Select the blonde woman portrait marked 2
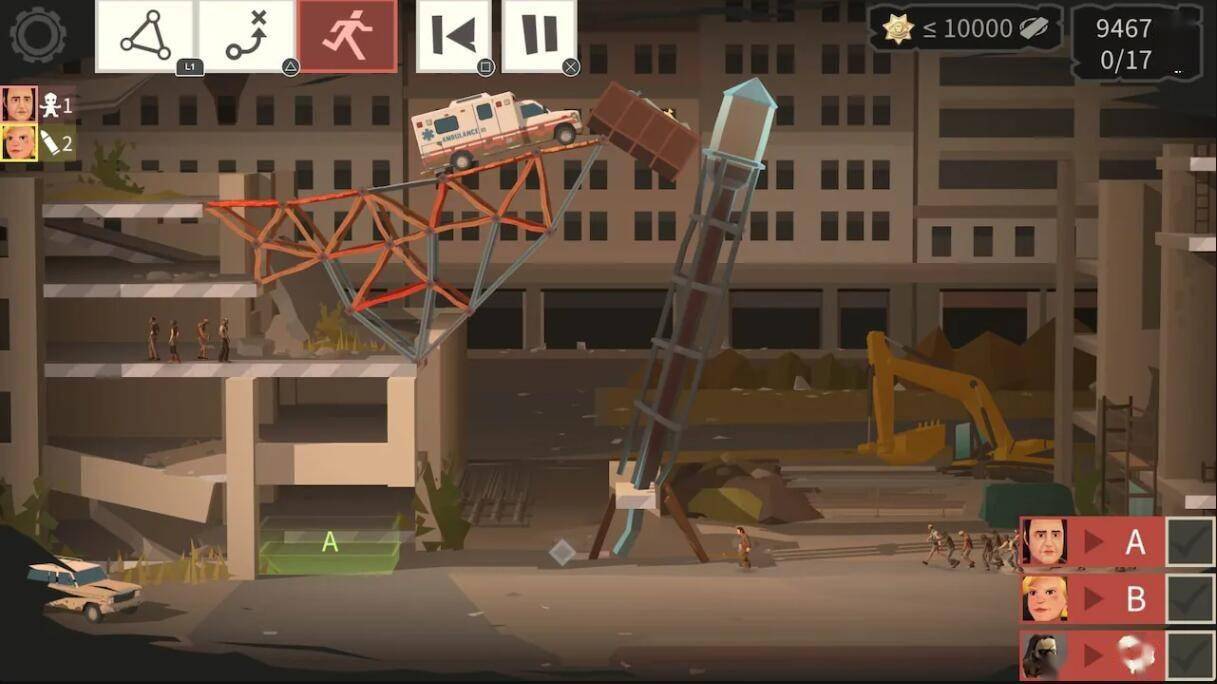Image resolution: width=1217 pixels, height=684 pixels. [x=19, y=143]
